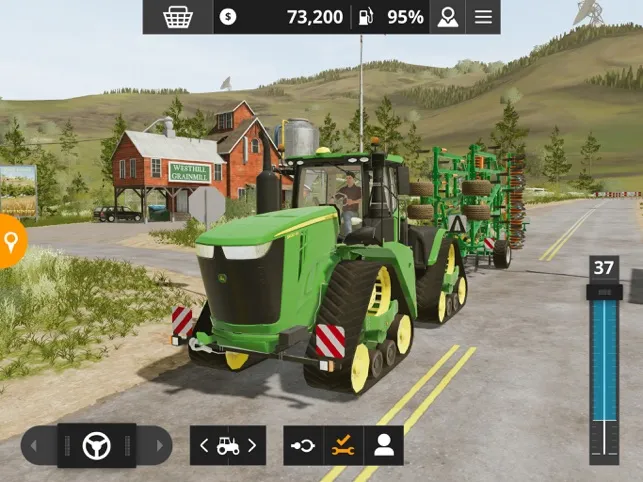Switch to the next vehicle
643x482 pixels.
coord(252,446)
